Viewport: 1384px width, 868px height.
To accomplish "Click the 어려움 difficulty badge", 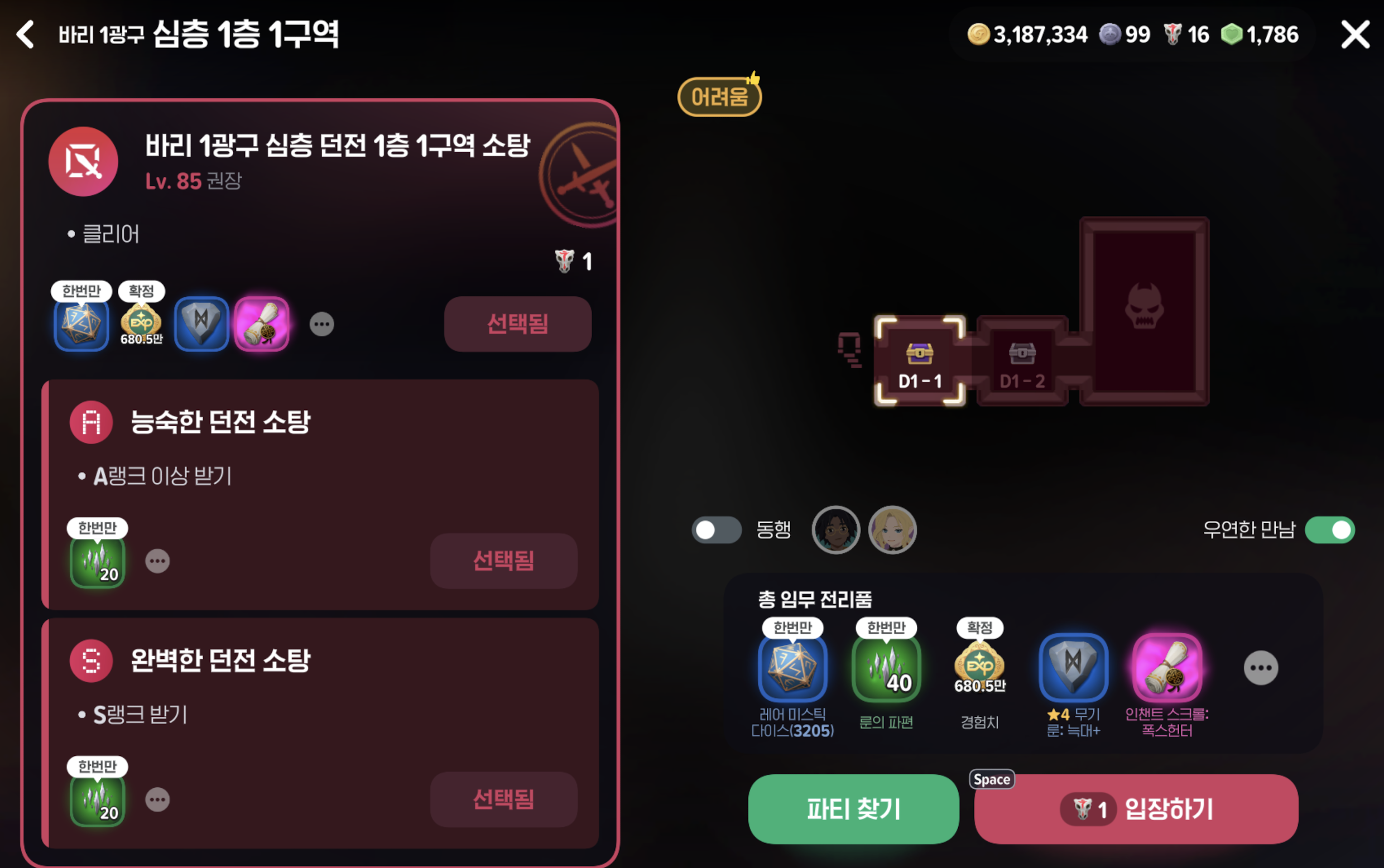I will (x=719, y=96).
